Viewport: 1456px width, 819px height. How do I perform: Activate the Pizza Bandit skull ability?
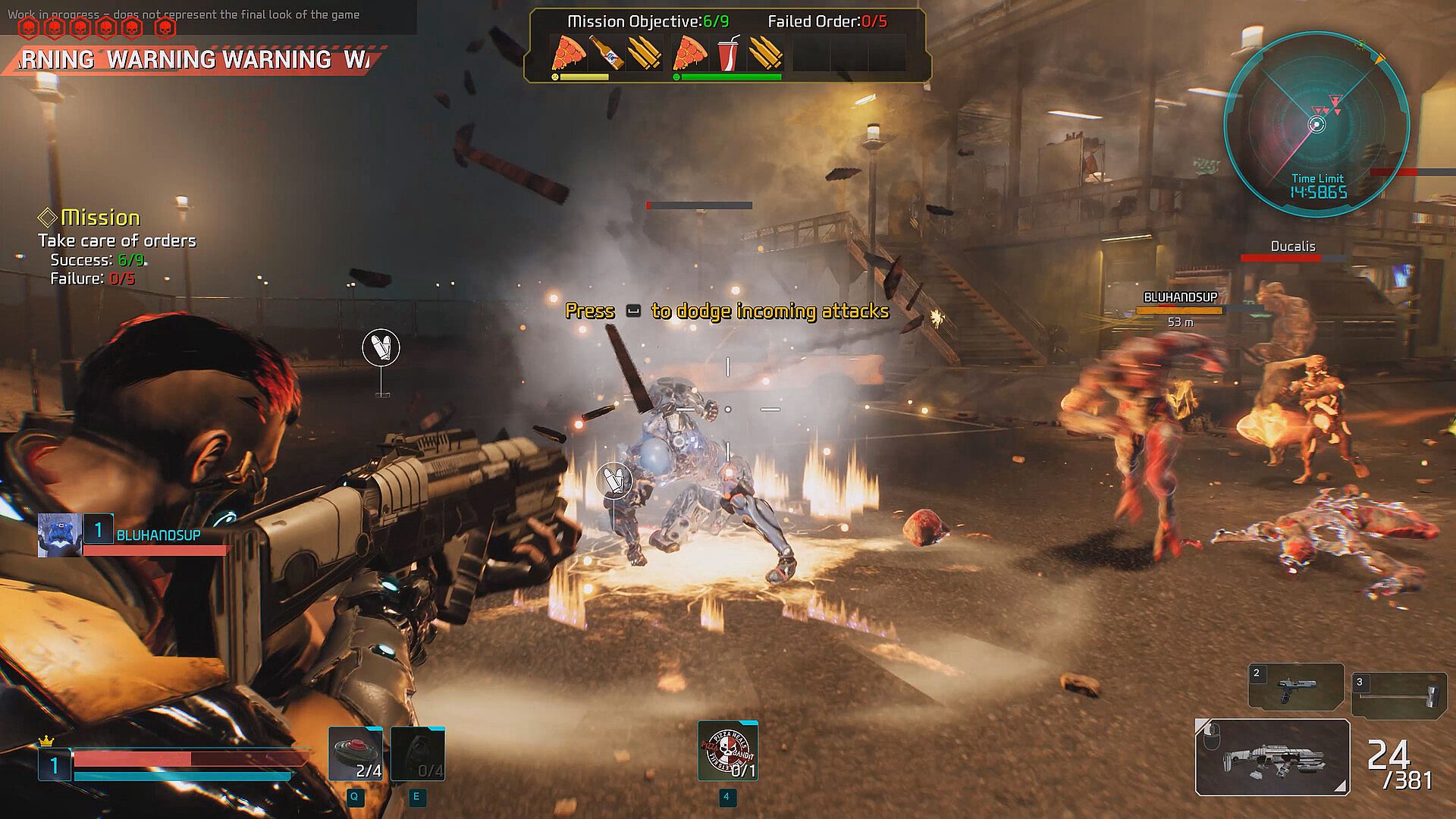[727, 751]
